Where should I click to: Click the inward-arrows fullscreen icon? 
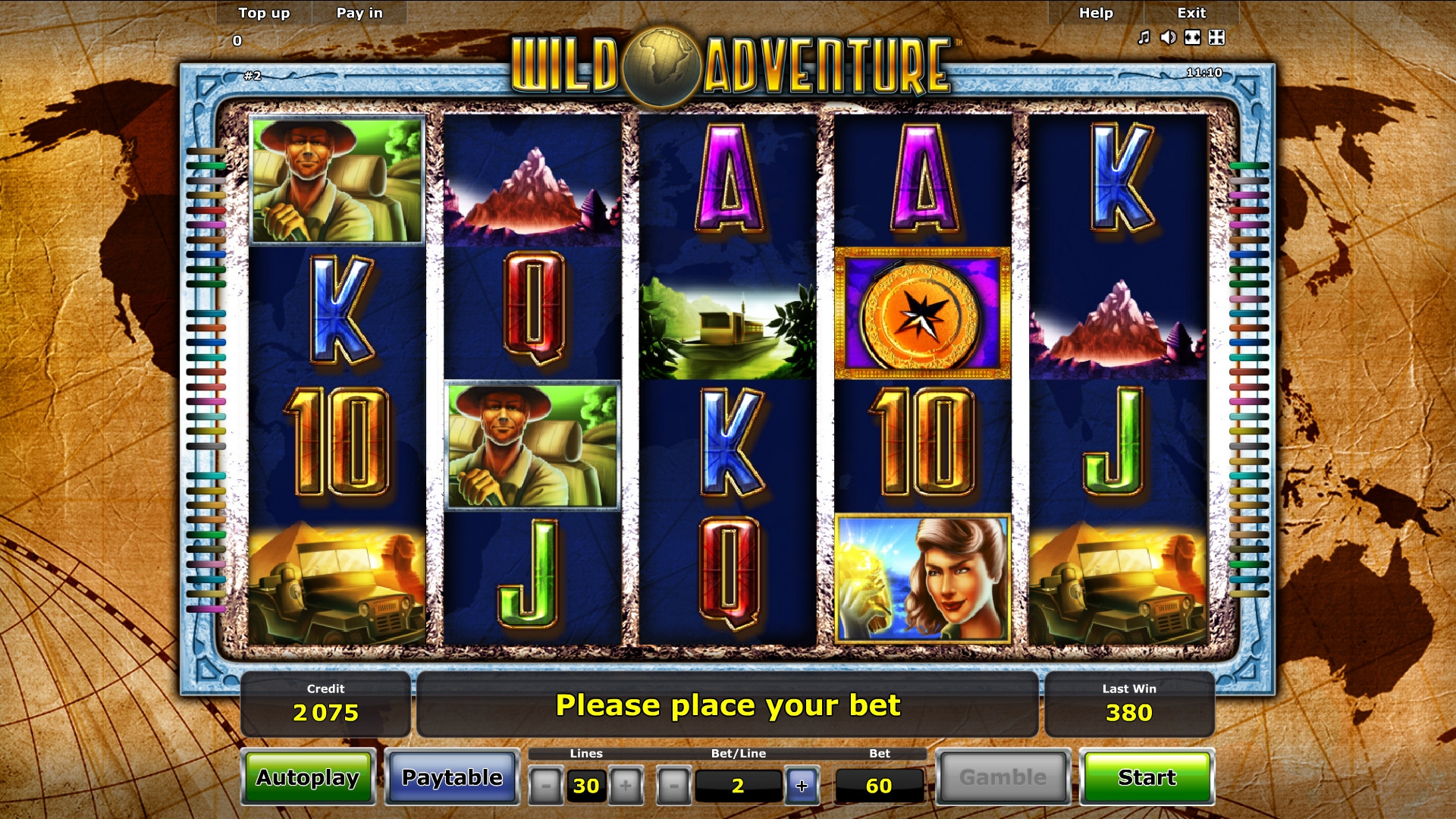[x=1217, y=37]
